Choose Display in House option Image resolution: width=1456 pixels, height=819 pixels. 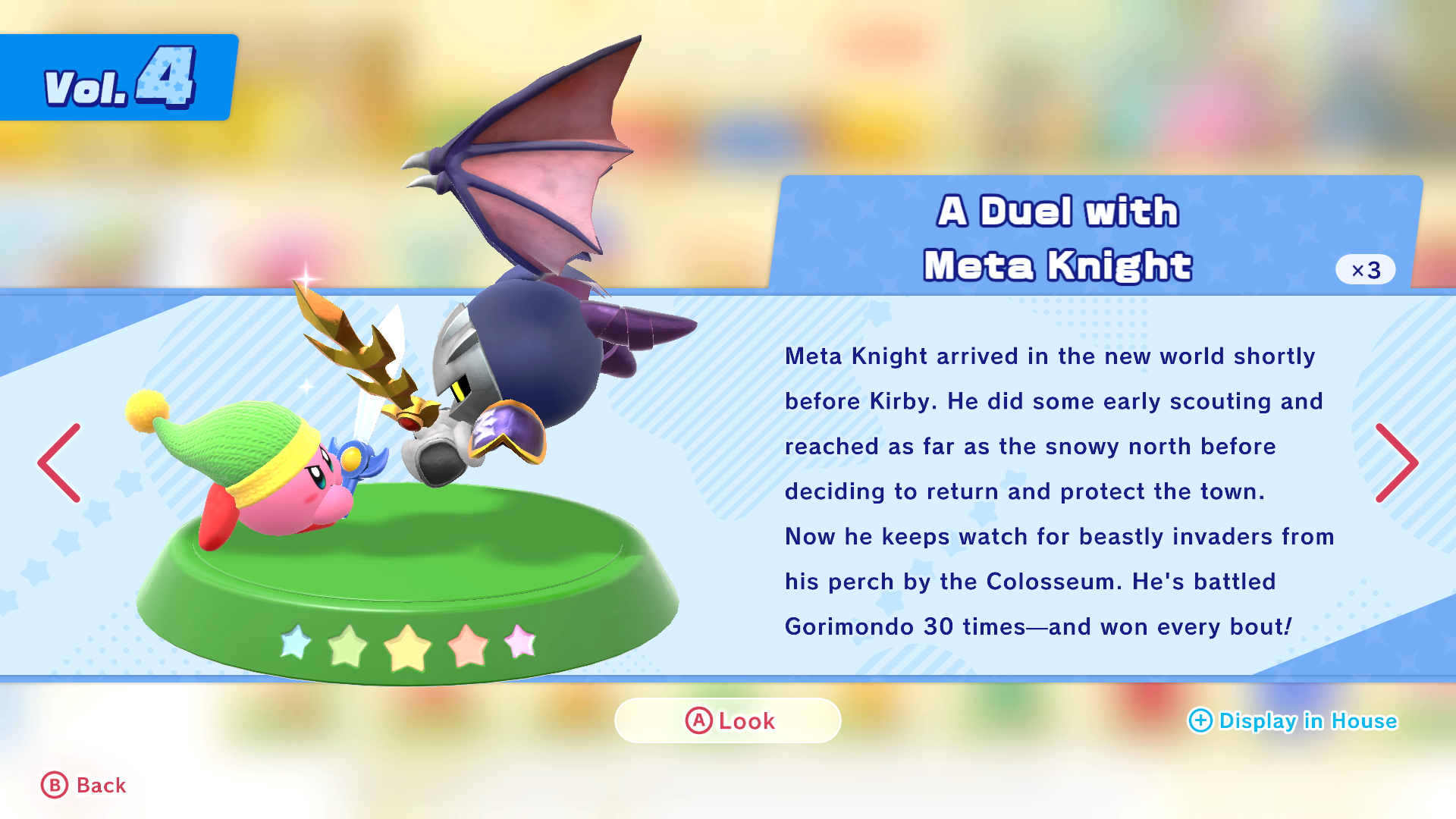[1293, 720]
